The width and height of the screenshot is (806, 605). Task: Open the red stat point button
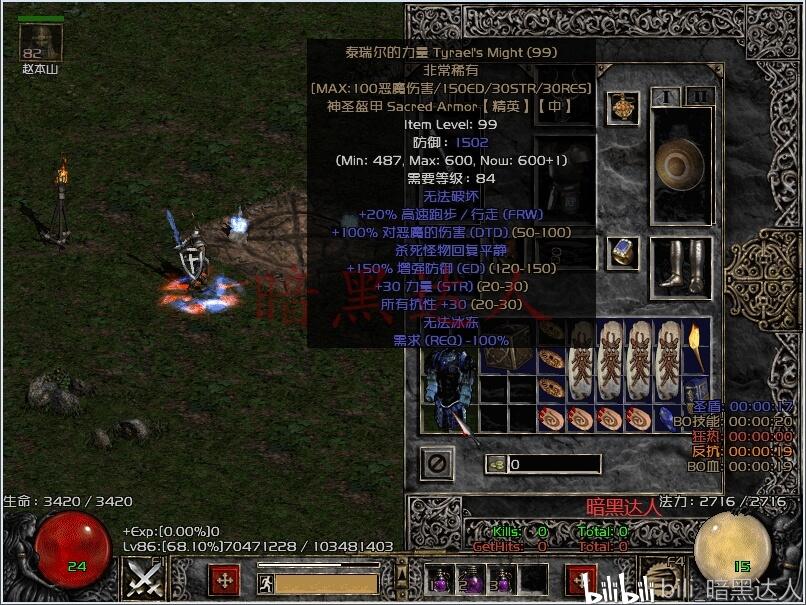tap(225, 579)
